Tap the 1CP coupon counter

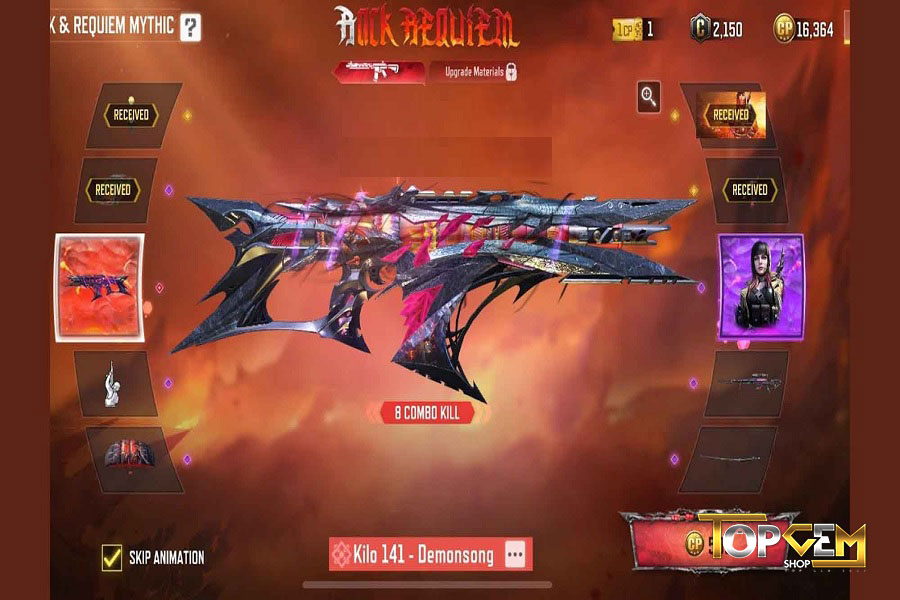point(635,29)
